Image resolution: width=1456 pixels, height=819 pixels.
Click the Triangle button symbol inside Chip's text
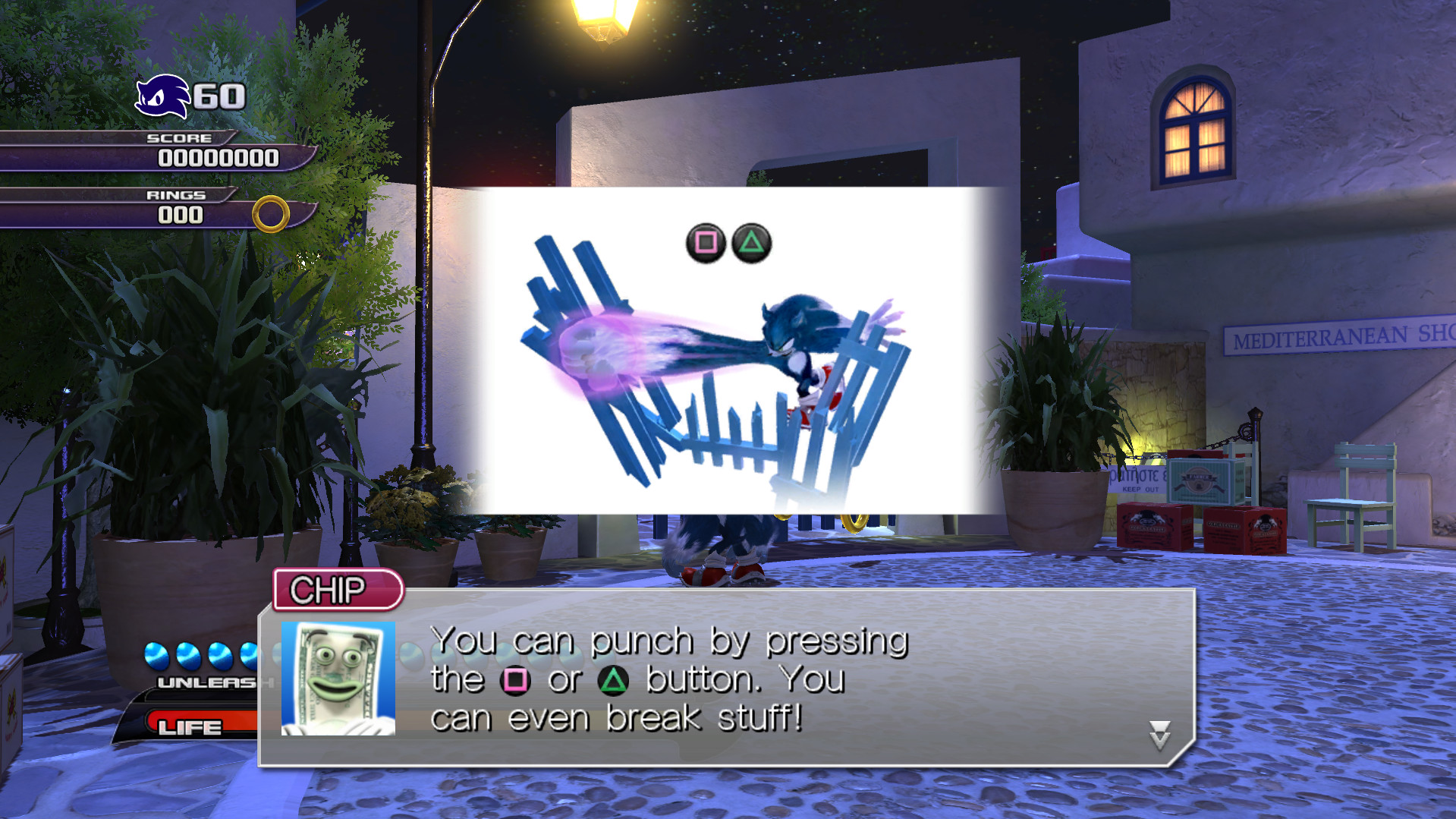[x=614, y=681]
